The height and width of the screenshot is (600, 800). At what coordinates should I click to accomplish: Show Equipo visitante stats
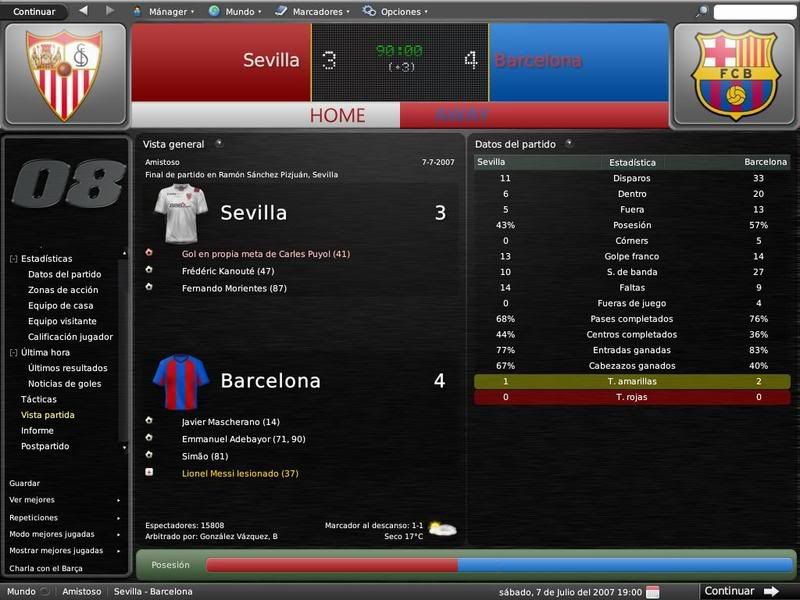click(x=62, y=321)
